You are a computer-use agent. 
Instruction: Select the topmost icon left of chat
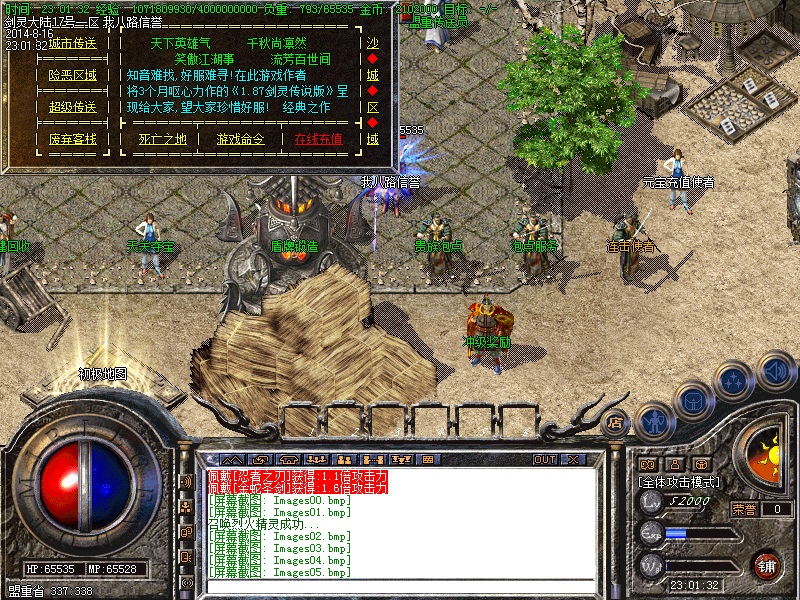186,482
